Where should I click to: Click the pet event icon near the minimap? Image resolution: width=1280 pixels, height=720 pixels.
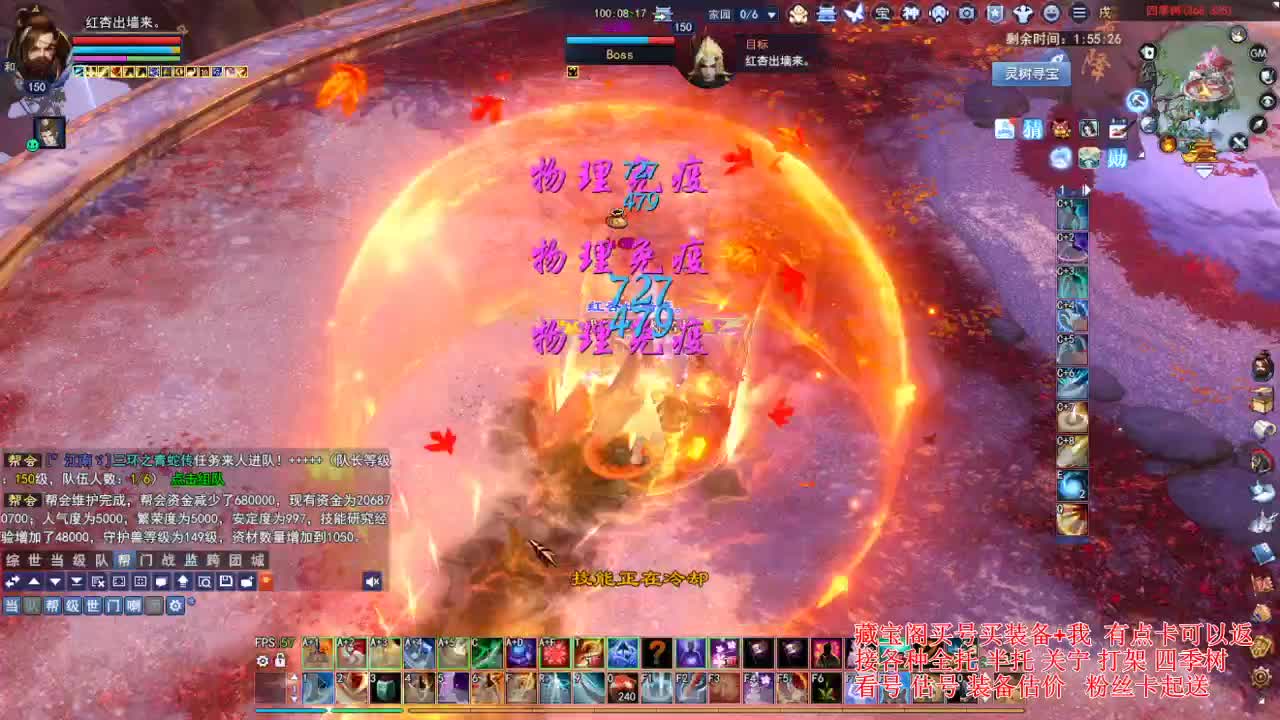(1061, 130)
